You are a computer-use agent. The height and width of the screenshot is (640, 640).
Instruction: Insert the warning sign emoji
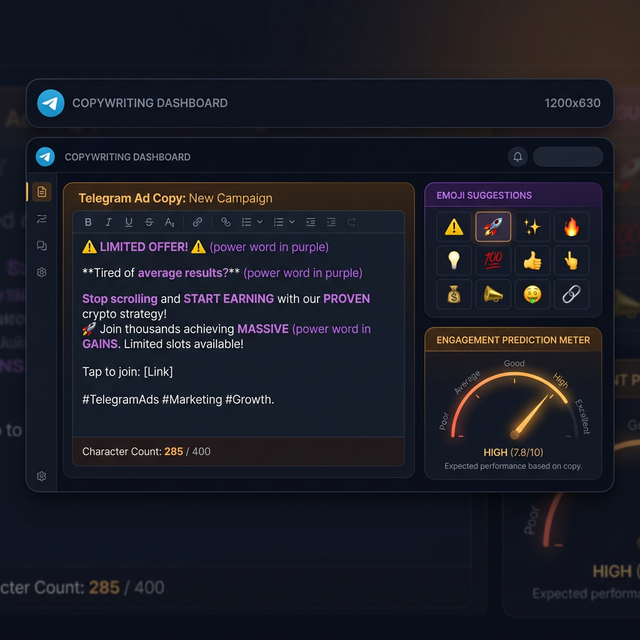(454, 227)
